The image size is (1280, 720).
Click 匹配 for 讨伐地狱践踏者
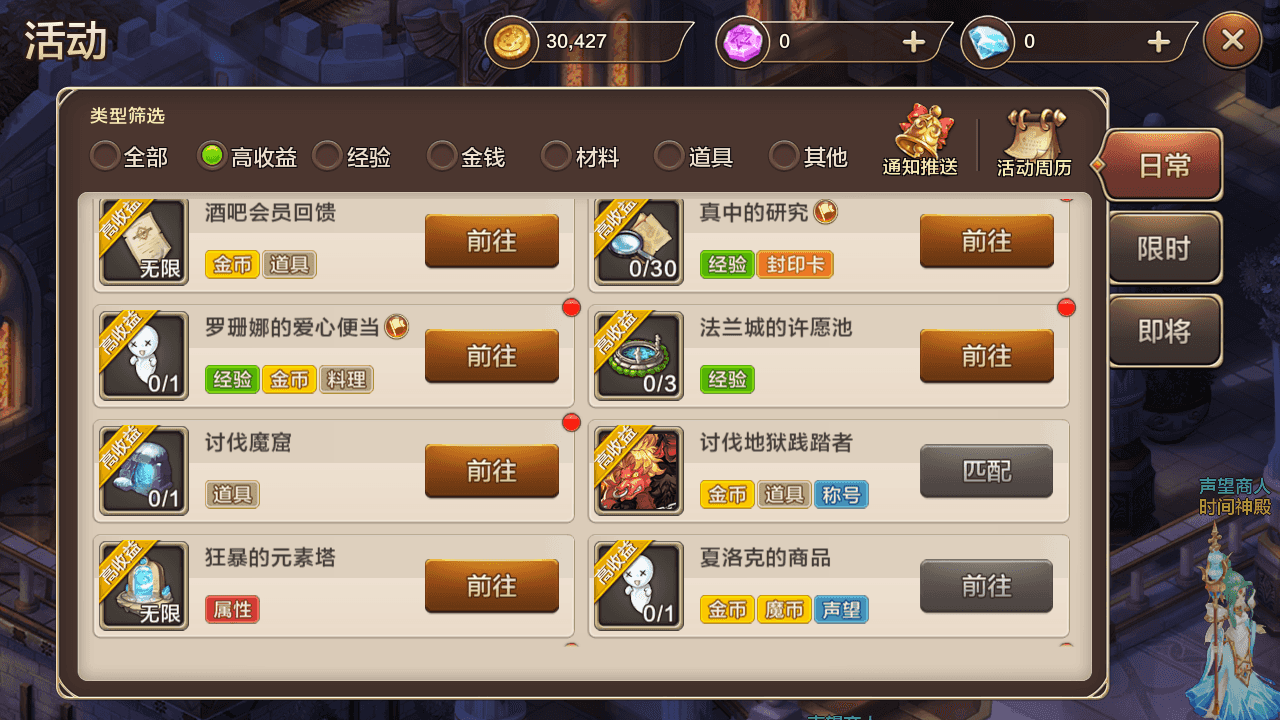tap(986, 470)
